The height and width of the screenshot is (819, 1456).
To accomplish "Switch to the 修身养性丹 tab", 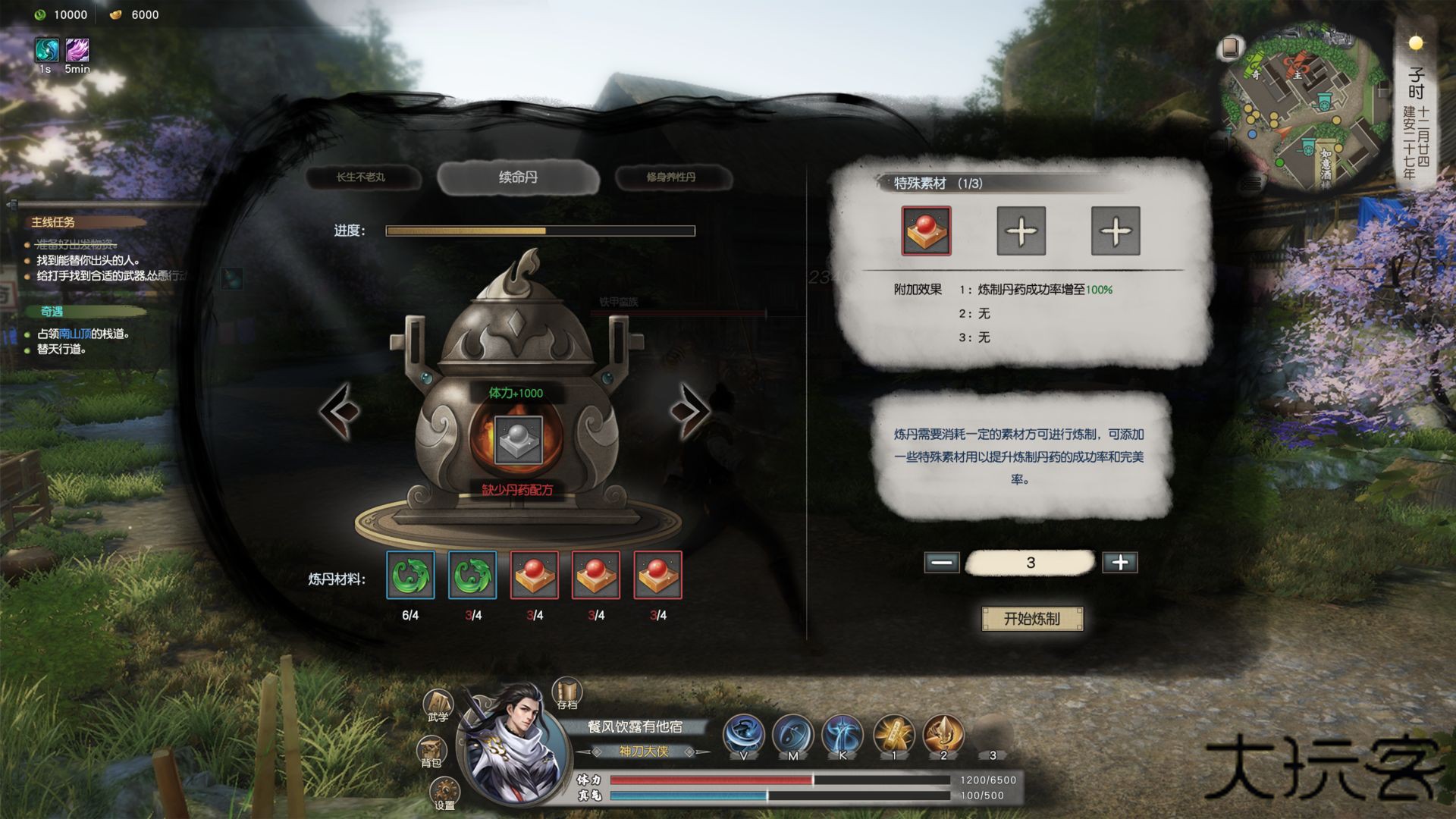I will 673,177.
